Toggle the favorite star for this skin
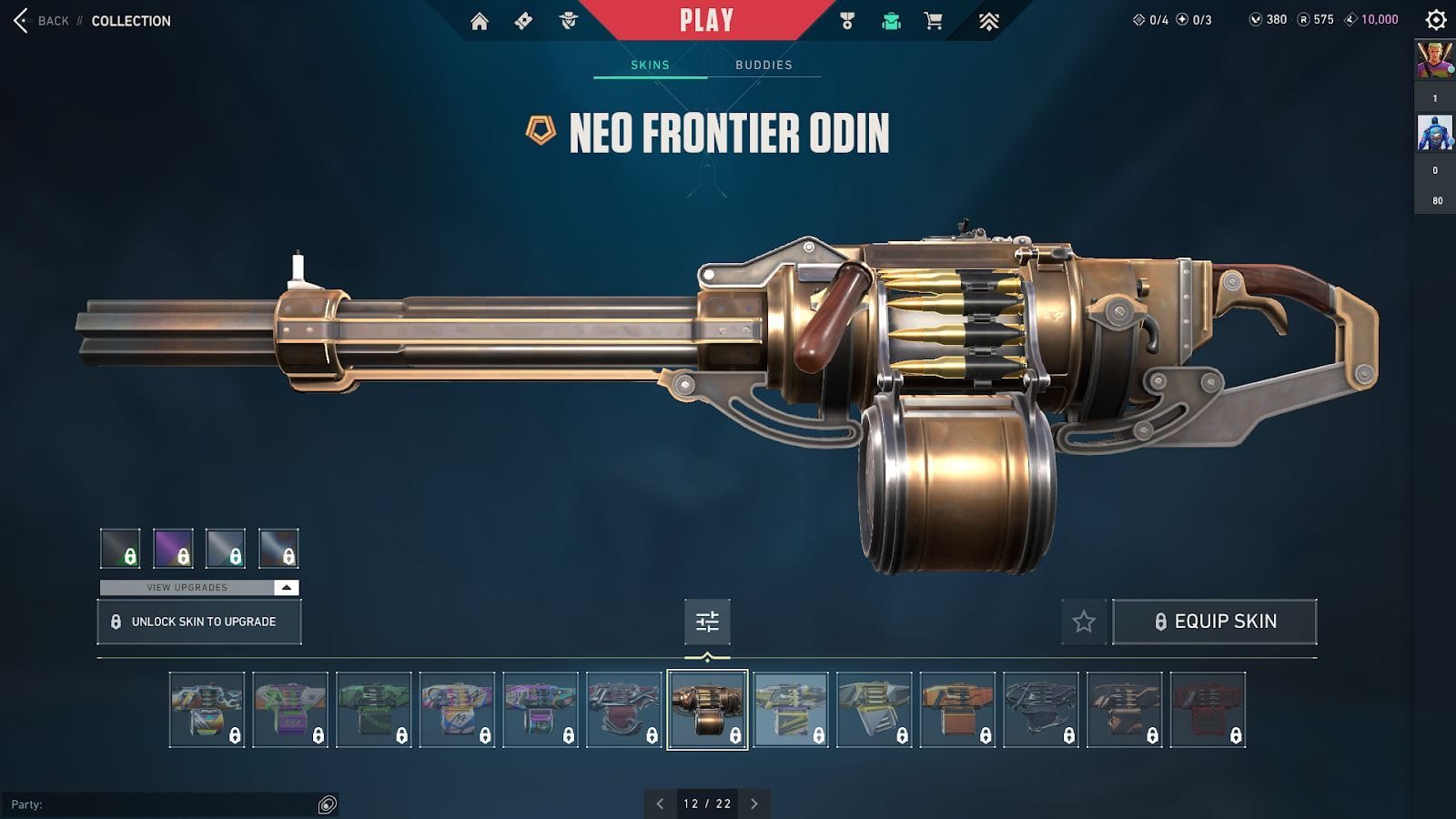 coord(1083,622)
